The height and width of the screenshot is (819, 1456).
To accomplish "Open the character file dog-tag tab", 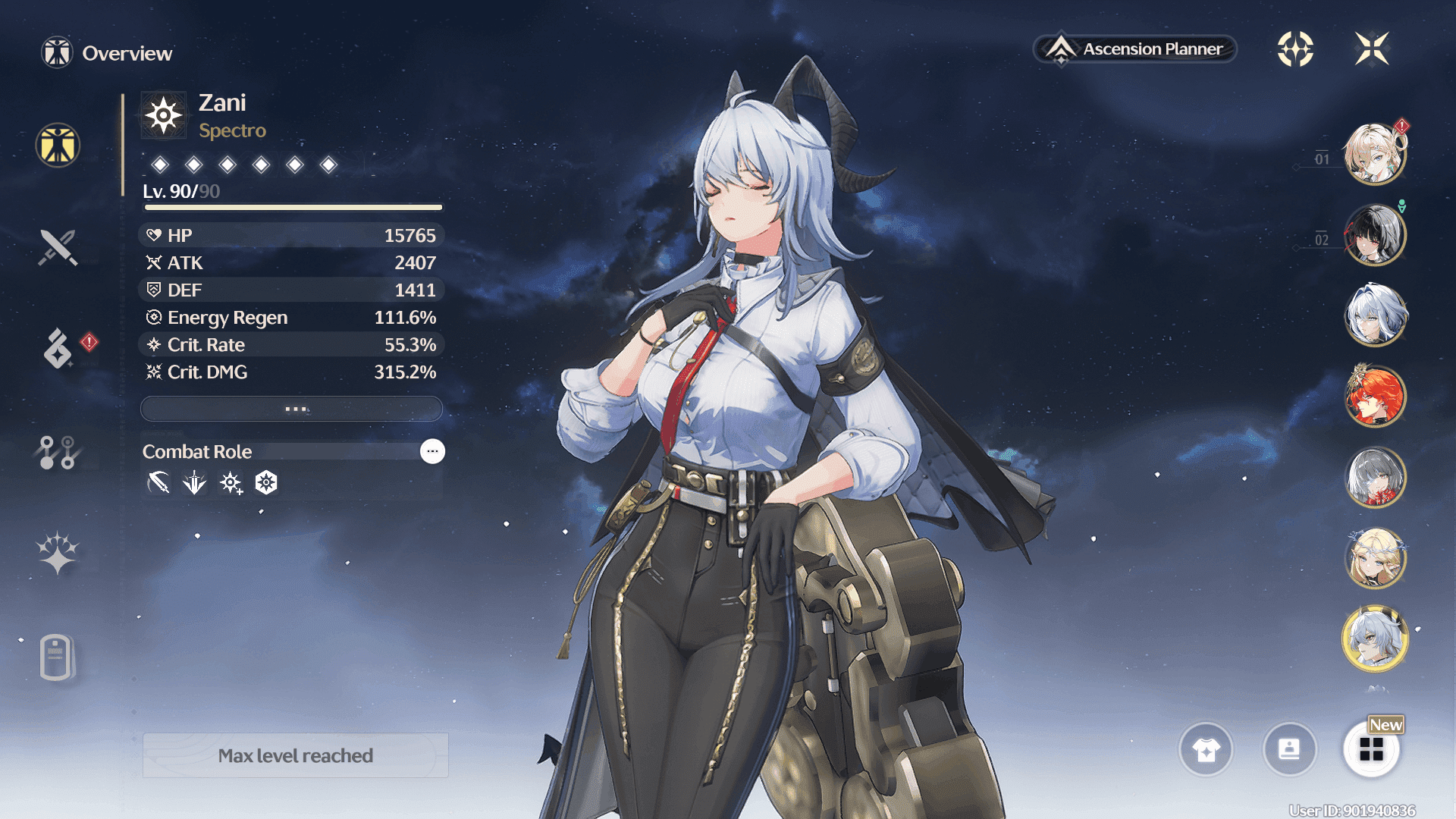I will (x=56, y=657).
